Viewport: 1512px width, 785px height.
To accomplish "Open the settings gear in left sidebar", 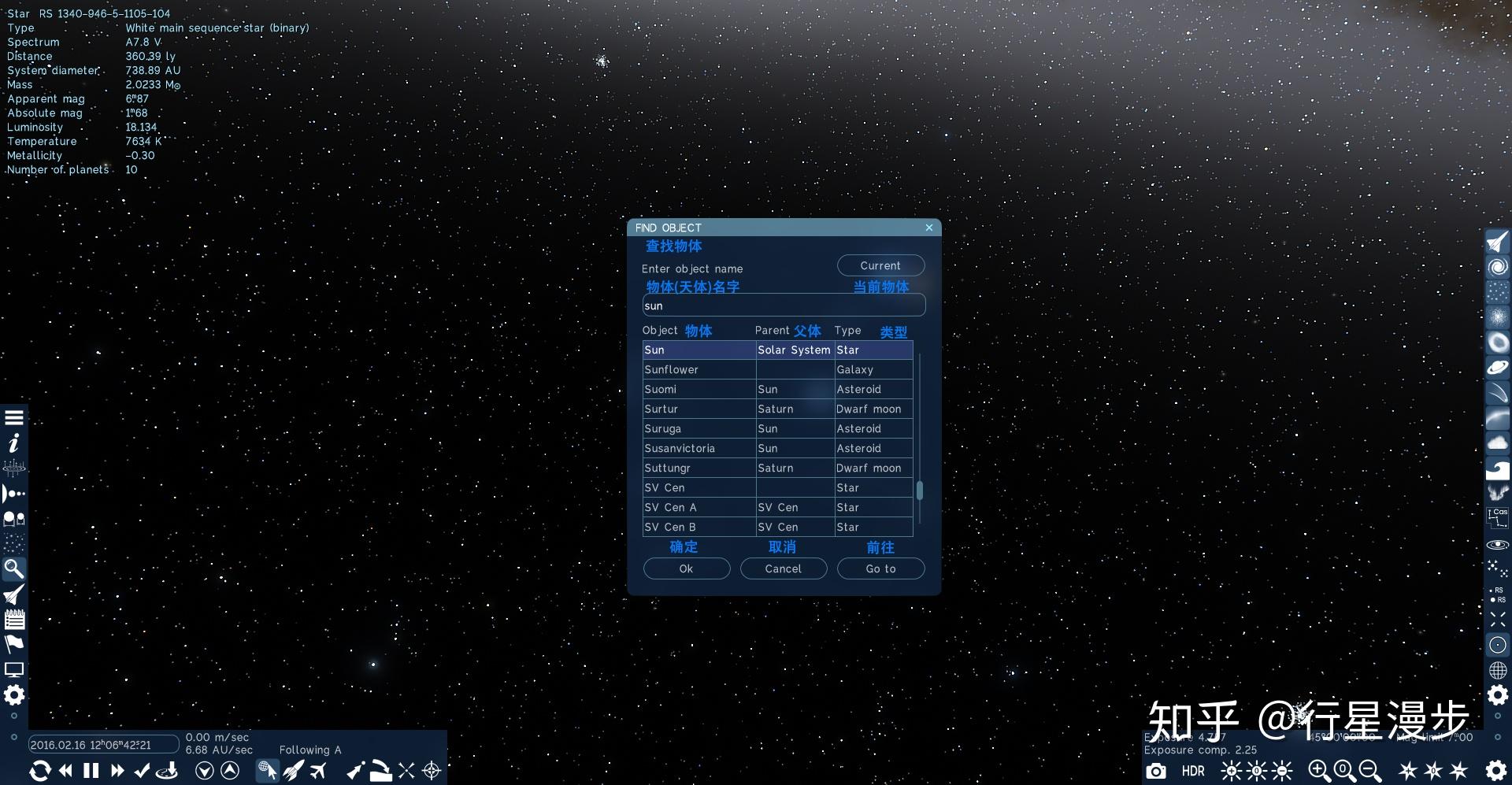I will coord(13,695).
